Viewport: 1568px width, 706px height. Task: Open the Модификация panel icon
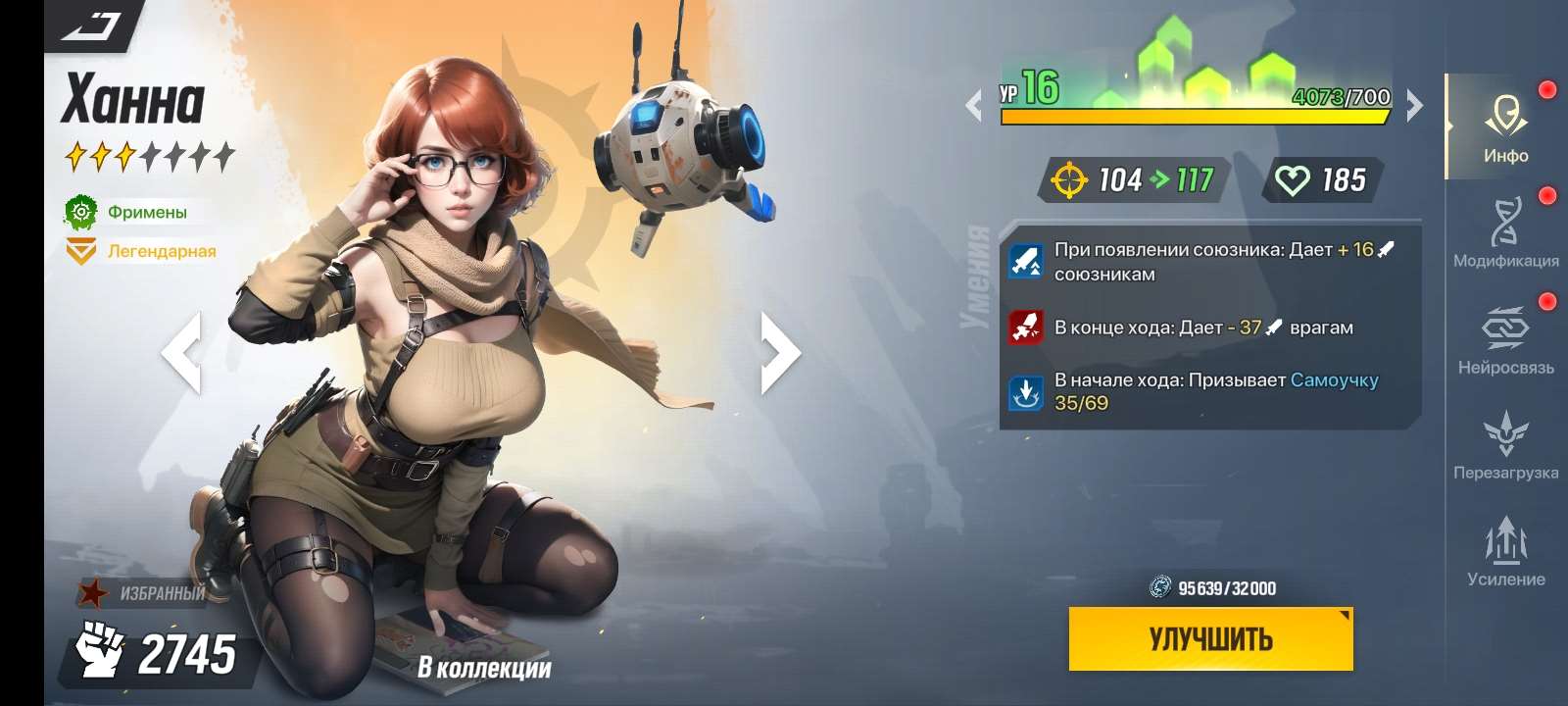point(1506,221)
